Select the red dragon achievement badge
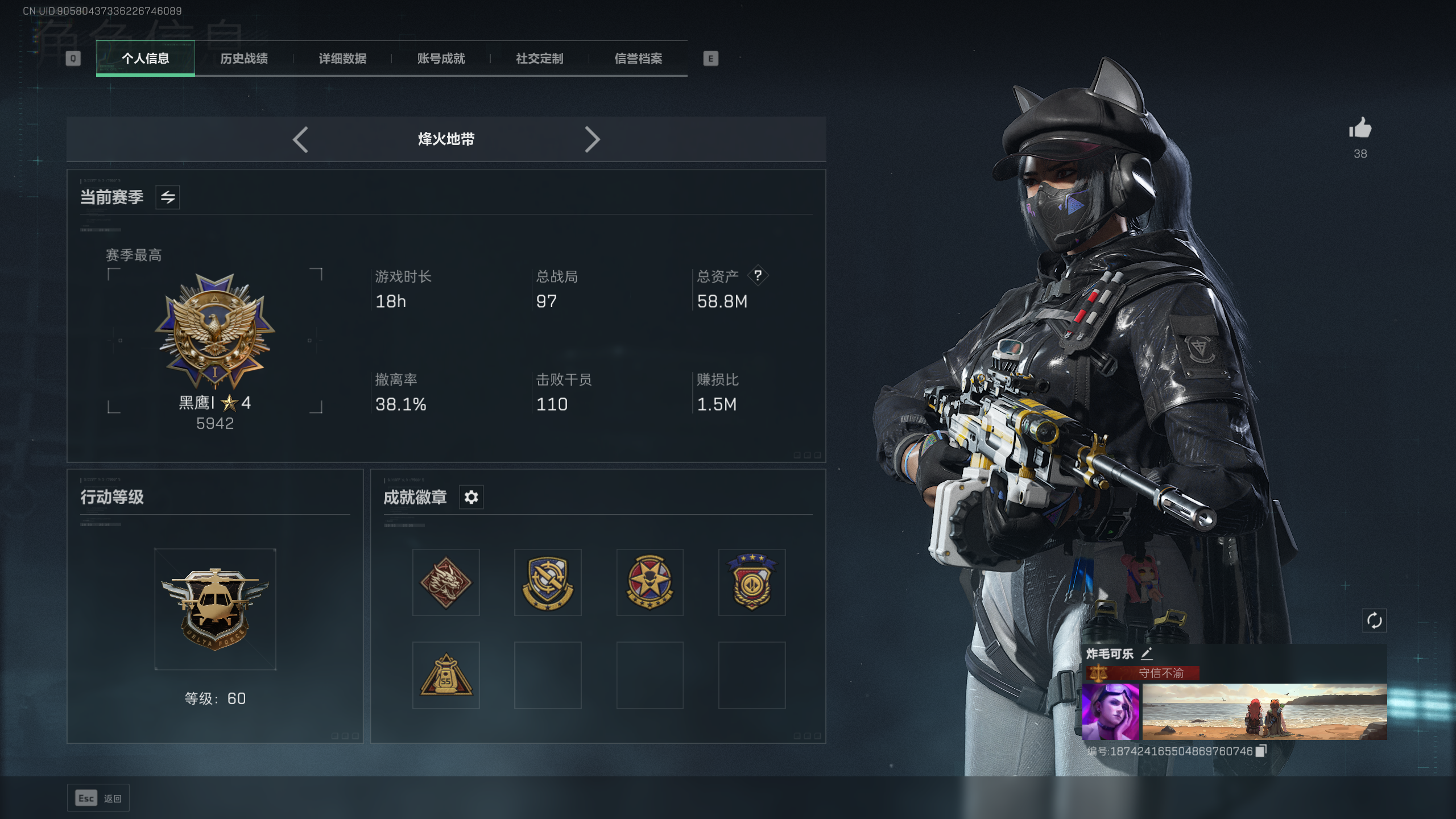This screenshot has width=1456, height=819. [x=446, y=582]
